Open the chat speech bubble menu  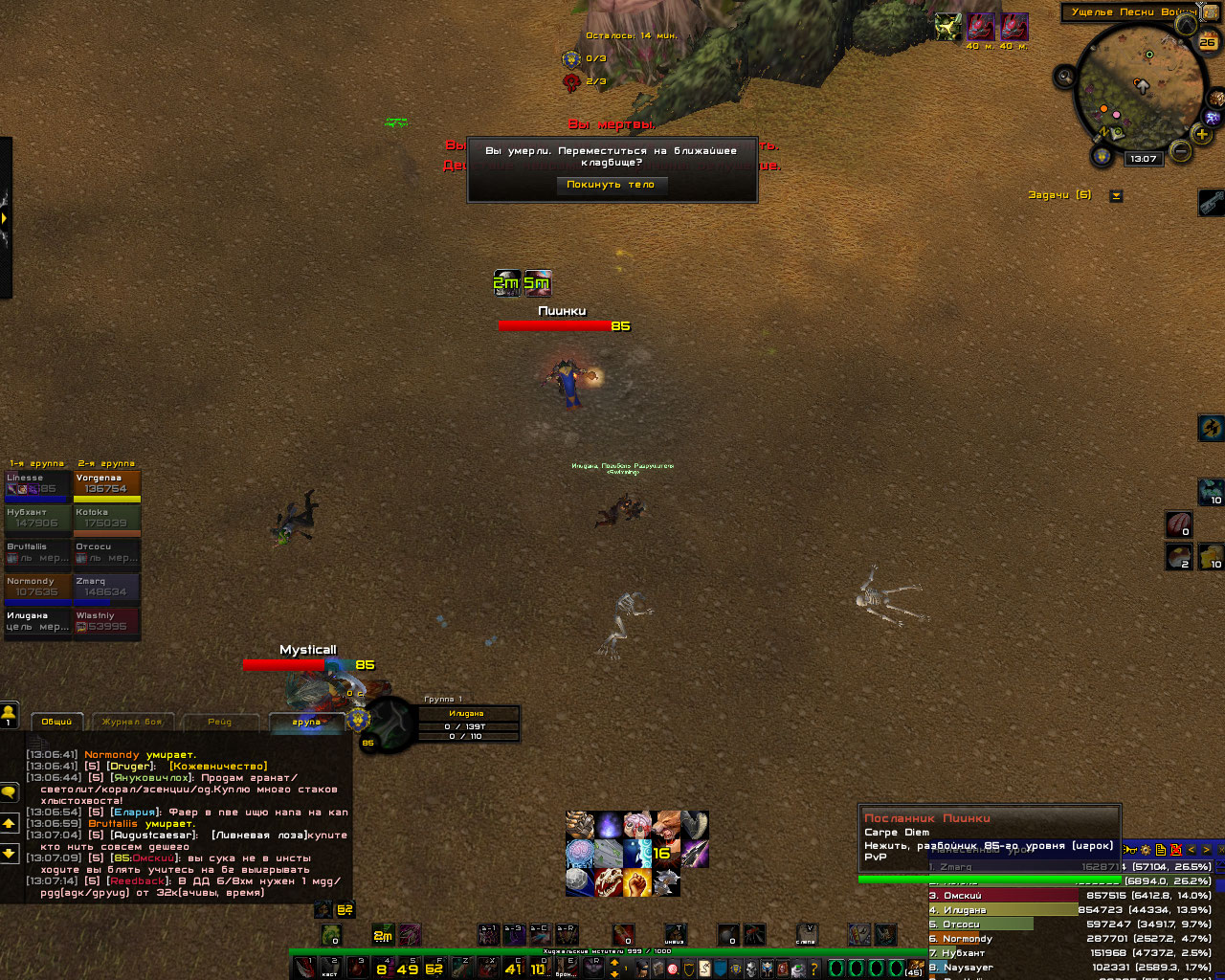point(9,792)
